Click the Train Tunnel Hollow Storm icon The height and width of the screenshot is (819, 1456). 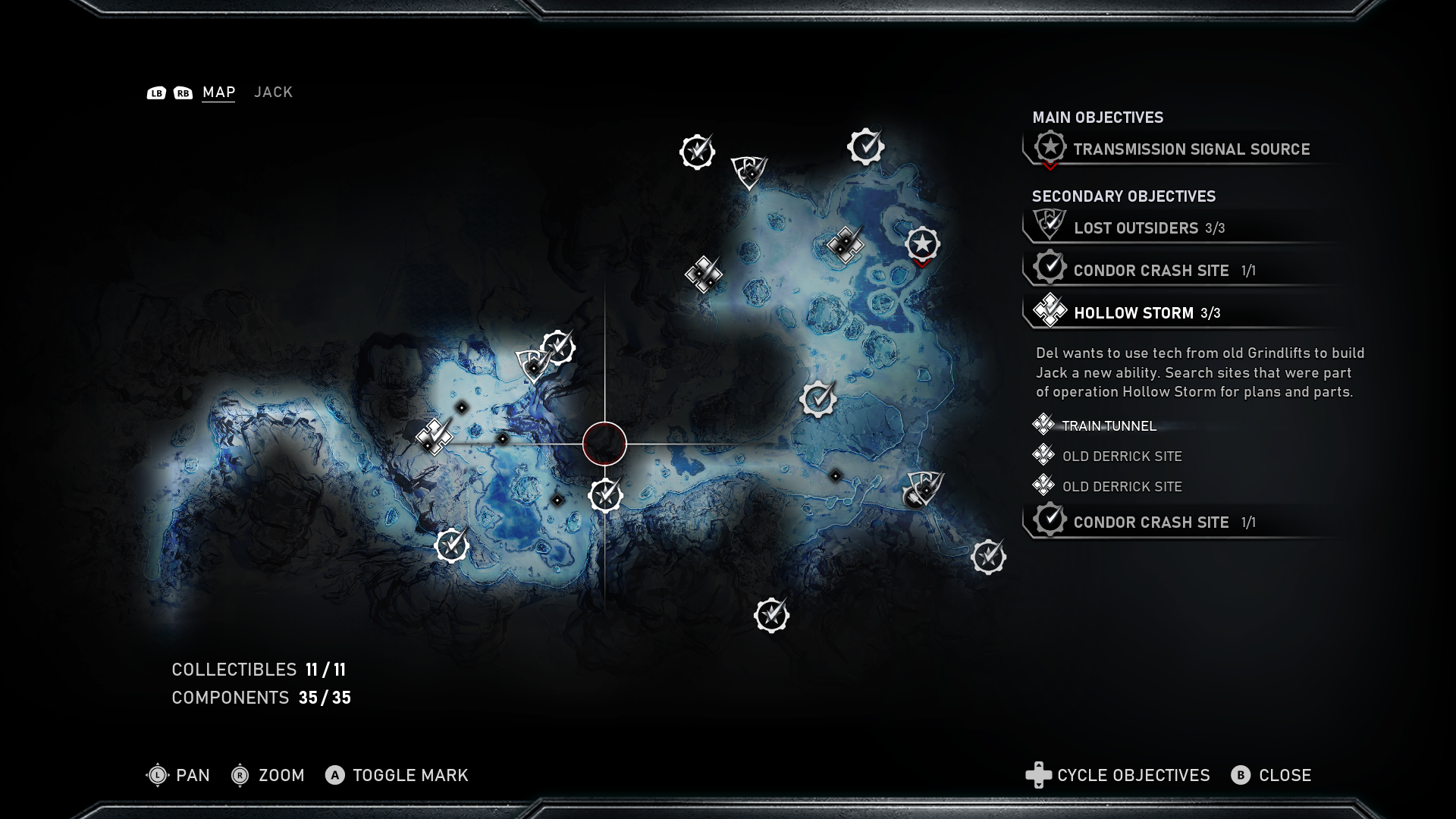1043,425
